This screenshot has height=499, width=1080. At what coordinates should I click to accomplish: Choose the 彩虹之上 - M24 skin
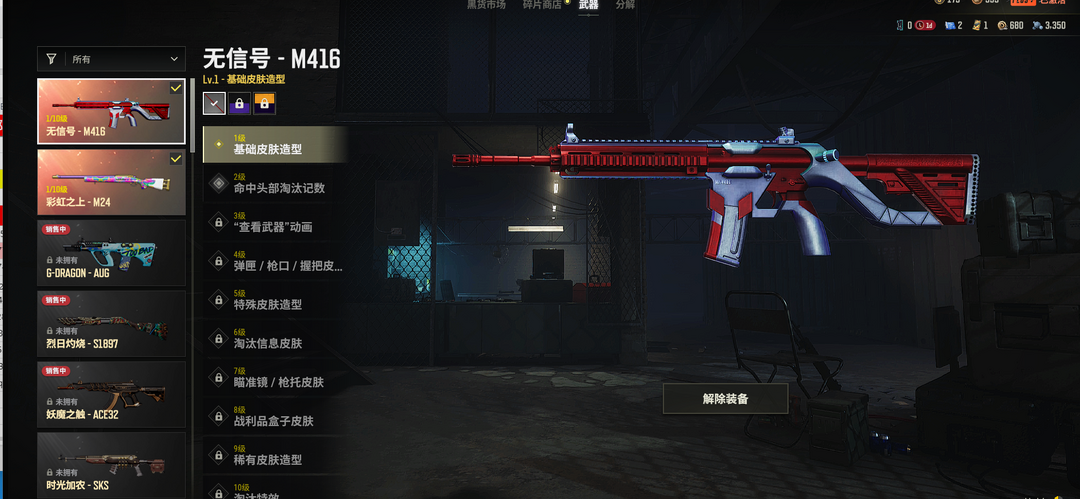[111, 182]
